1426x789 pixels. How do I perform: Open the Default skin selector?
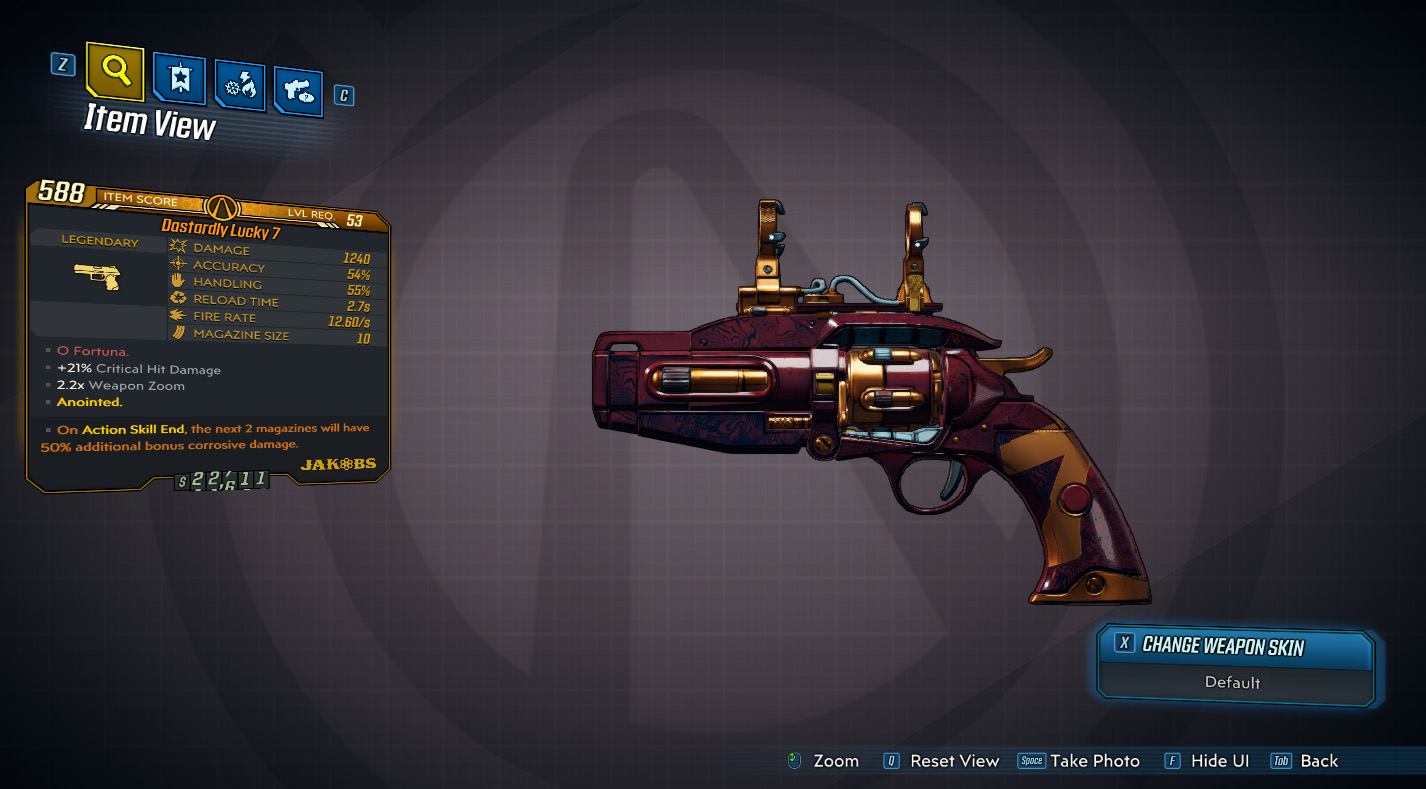pyautogui.click(x=1234, y=683)
